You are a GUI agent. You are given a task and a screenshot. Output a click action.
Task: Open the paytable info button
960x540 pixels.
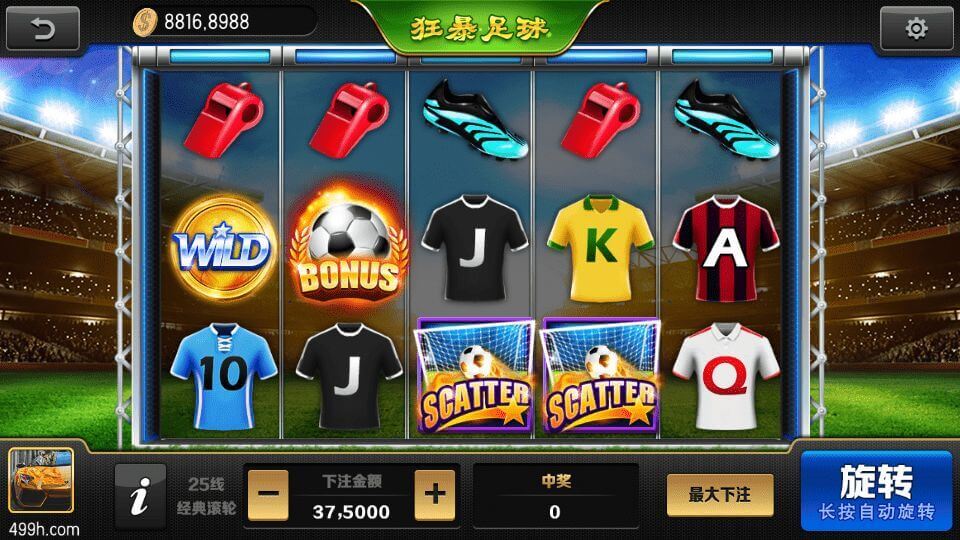click(140, 495)
